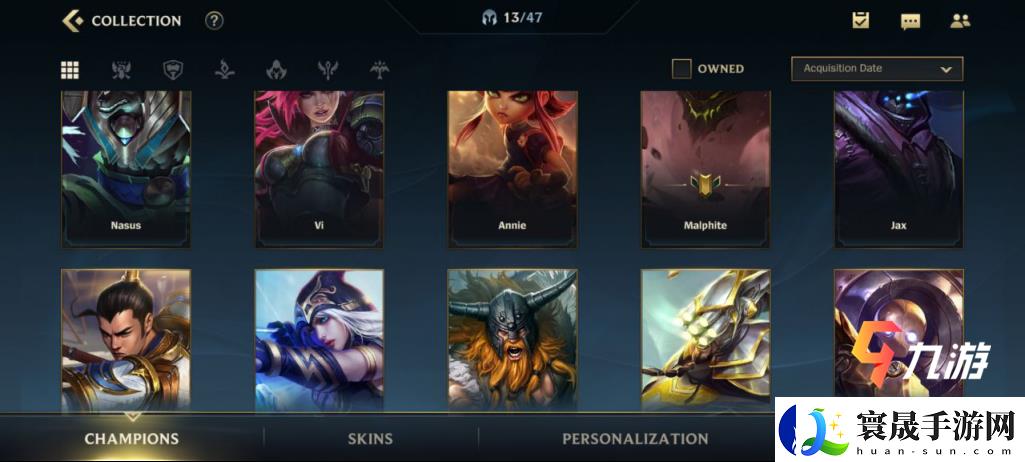
Task: Toggle the Owned checkbox
Action: [x=682, y=69]
